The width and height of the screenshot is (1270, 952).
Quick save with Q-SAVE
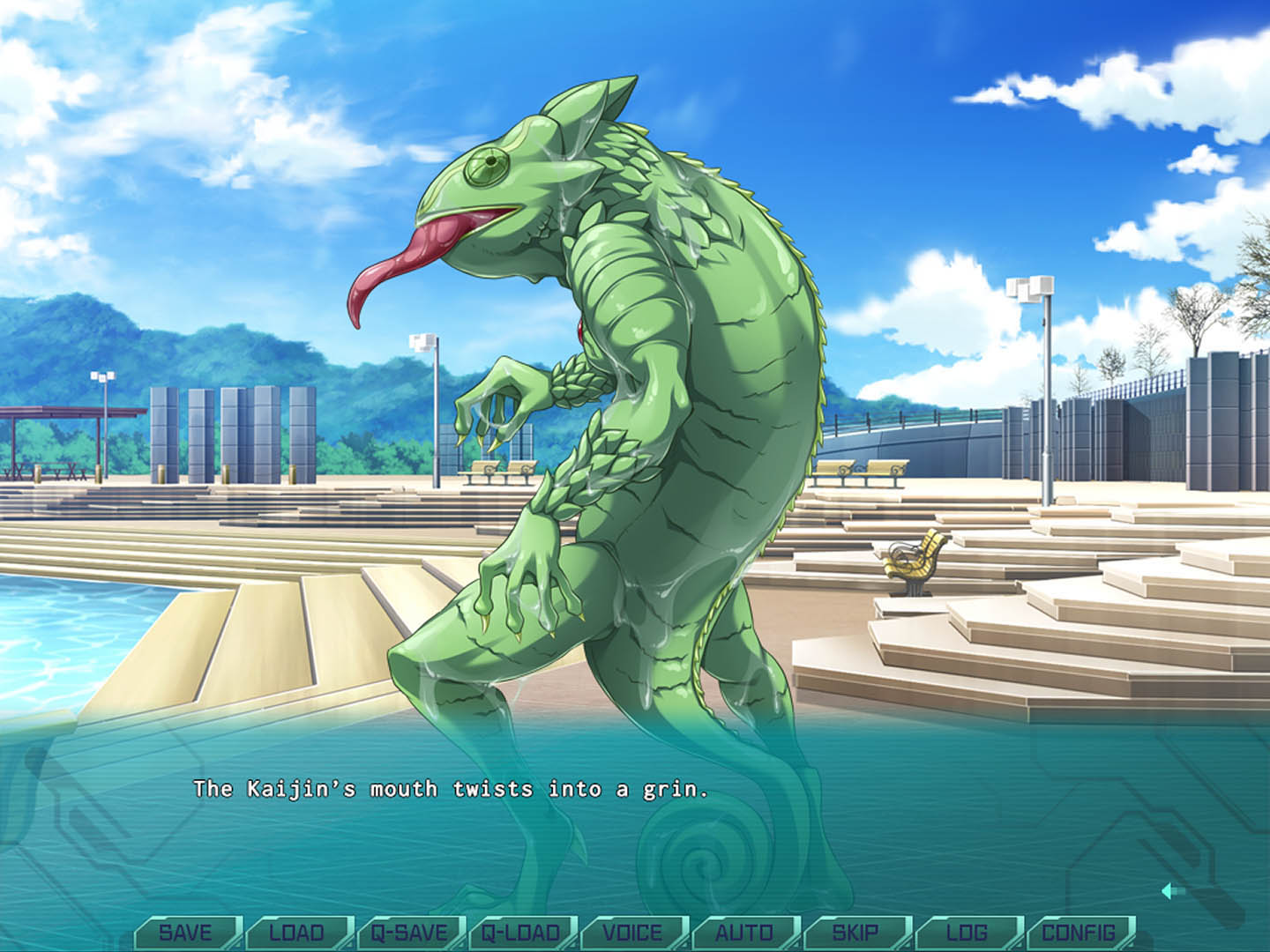[x=409, y=932]
